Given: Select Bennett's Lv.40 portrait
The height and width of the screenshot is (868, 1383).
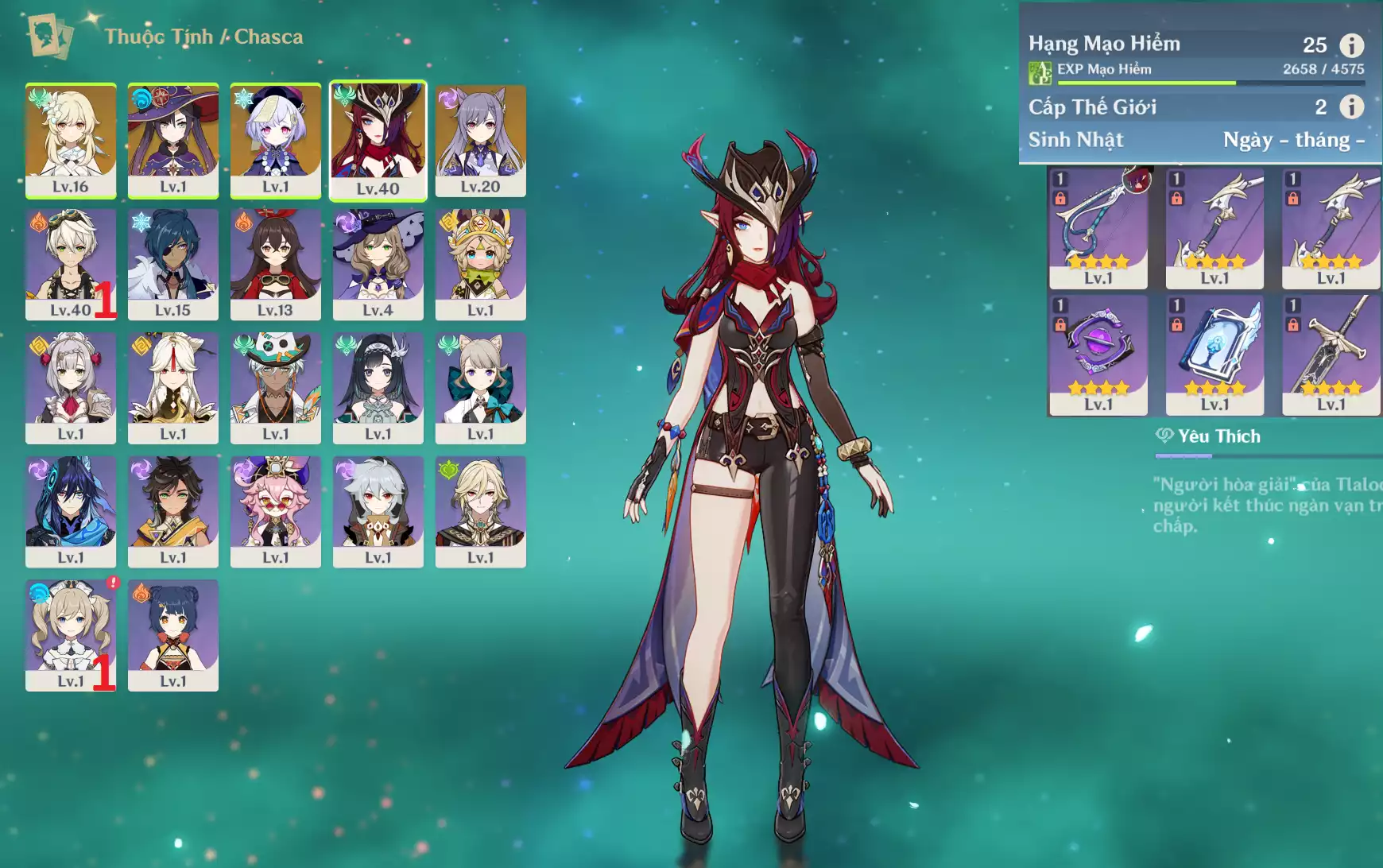Looking at the screenshot, I should pyautogui.click(x=71, y=264).
